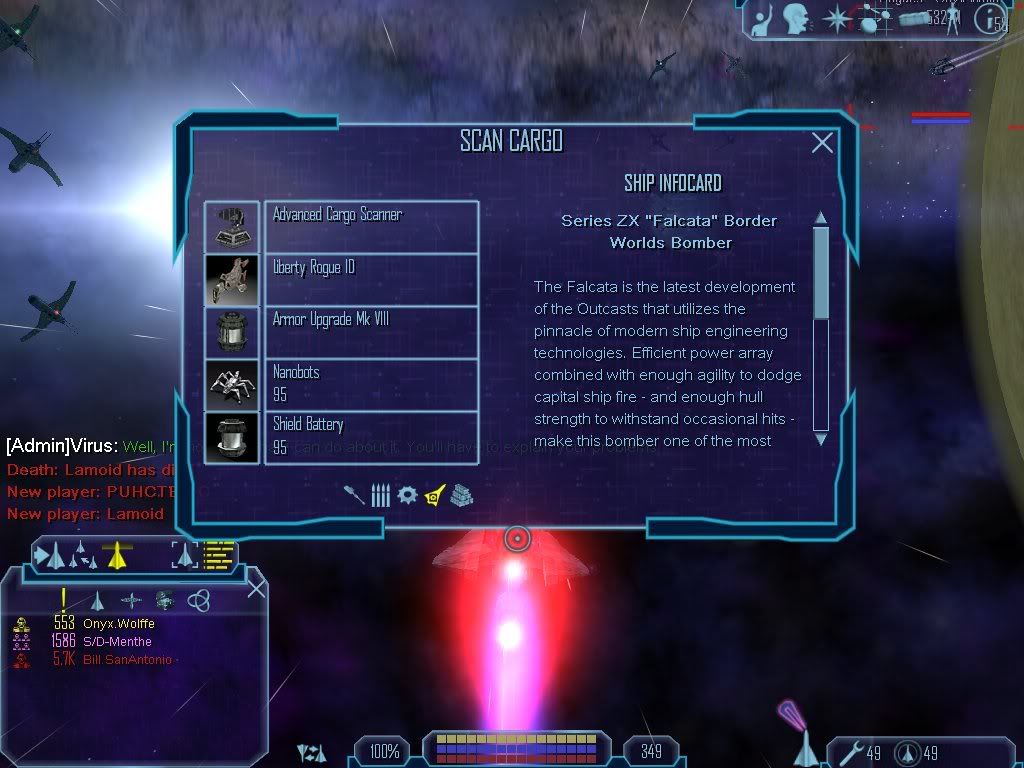This screenshot has height=768, width=1024.
Task: Select the Shield Battery cargo entry
Action: [371, 437]
